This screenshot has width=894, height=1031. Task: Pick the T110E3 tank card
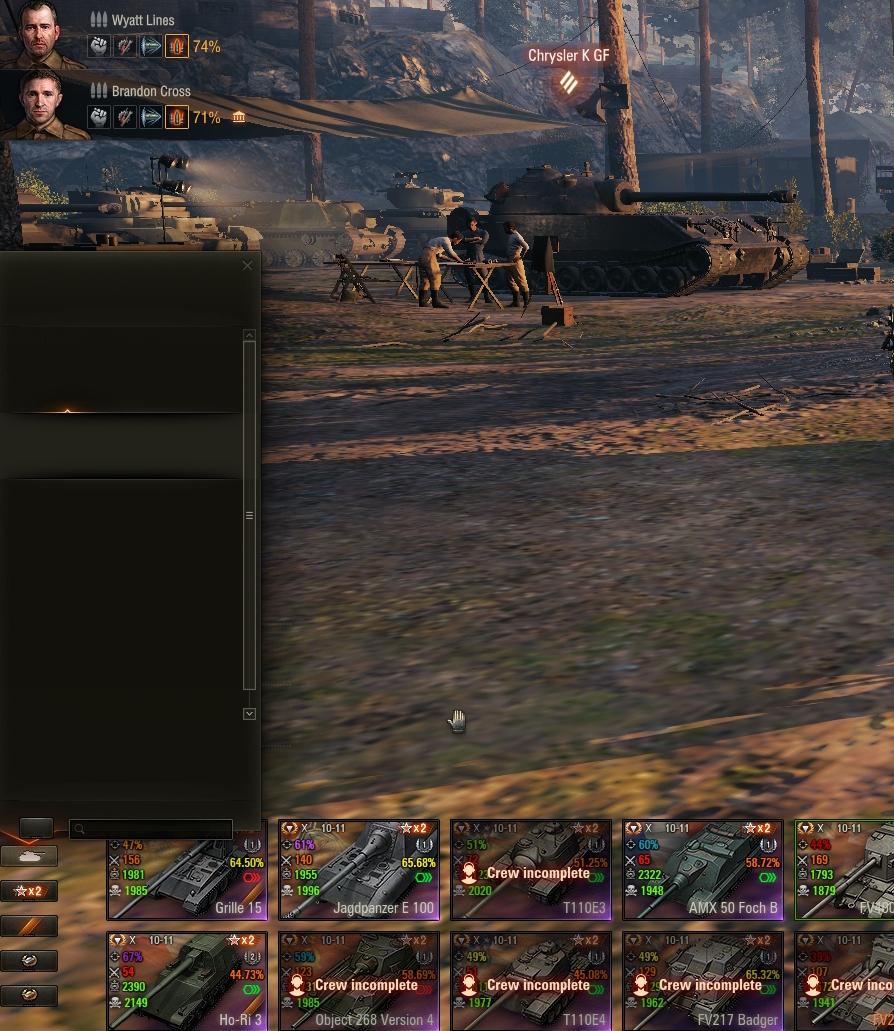(530, 870)
